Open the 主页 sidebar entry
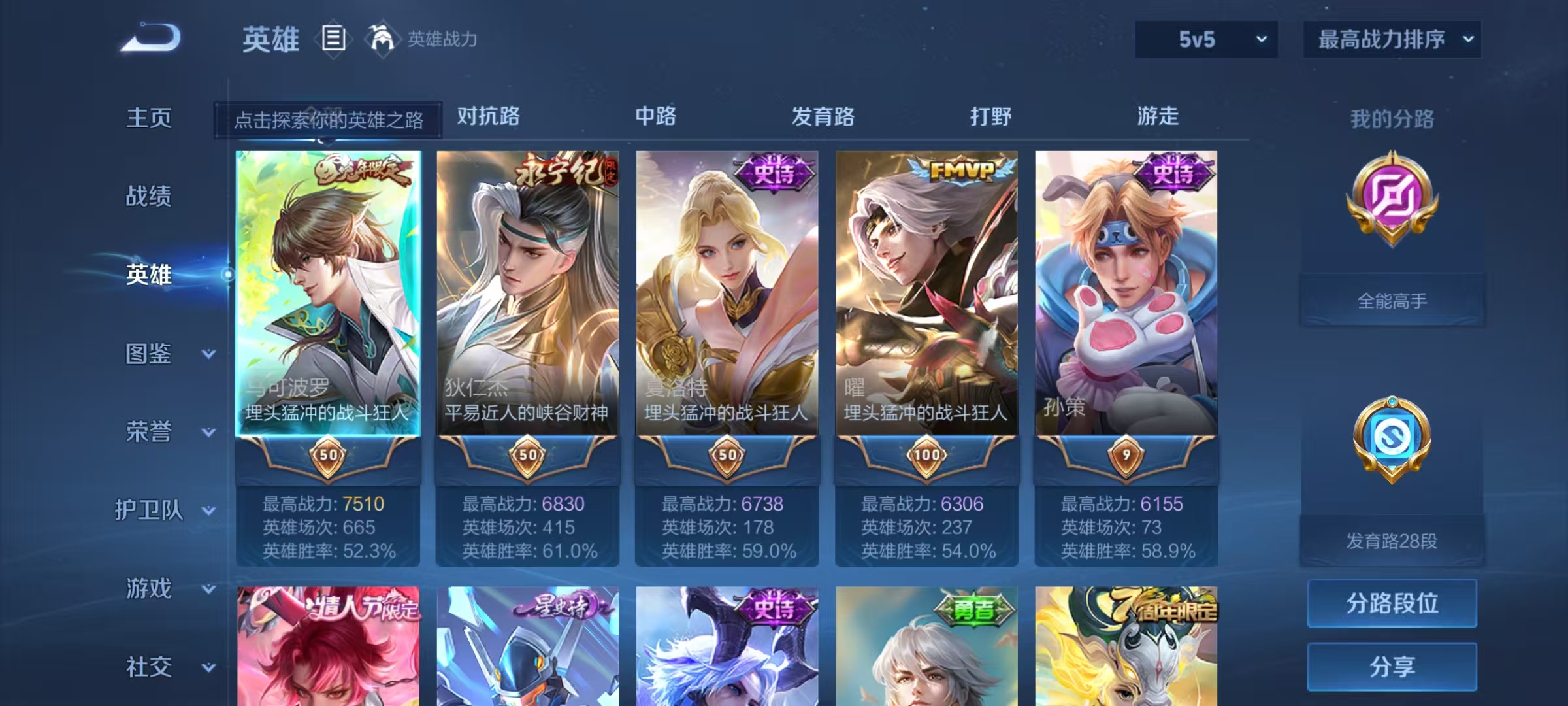 coord(149,119)
